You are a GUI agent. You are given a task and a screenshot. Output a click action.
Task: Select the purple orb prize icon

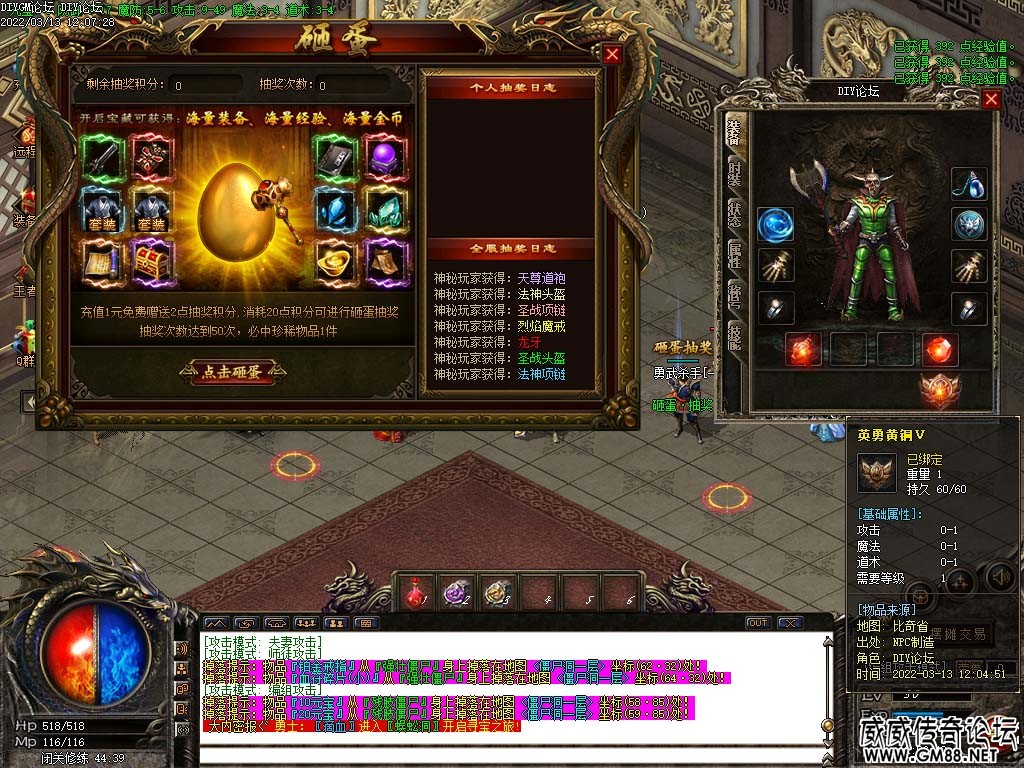tap(382, 158)
